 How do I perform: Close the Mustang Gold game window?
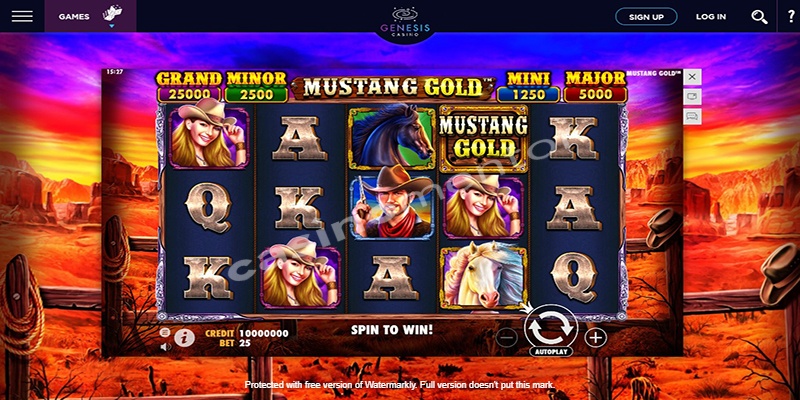coord(692,76)
